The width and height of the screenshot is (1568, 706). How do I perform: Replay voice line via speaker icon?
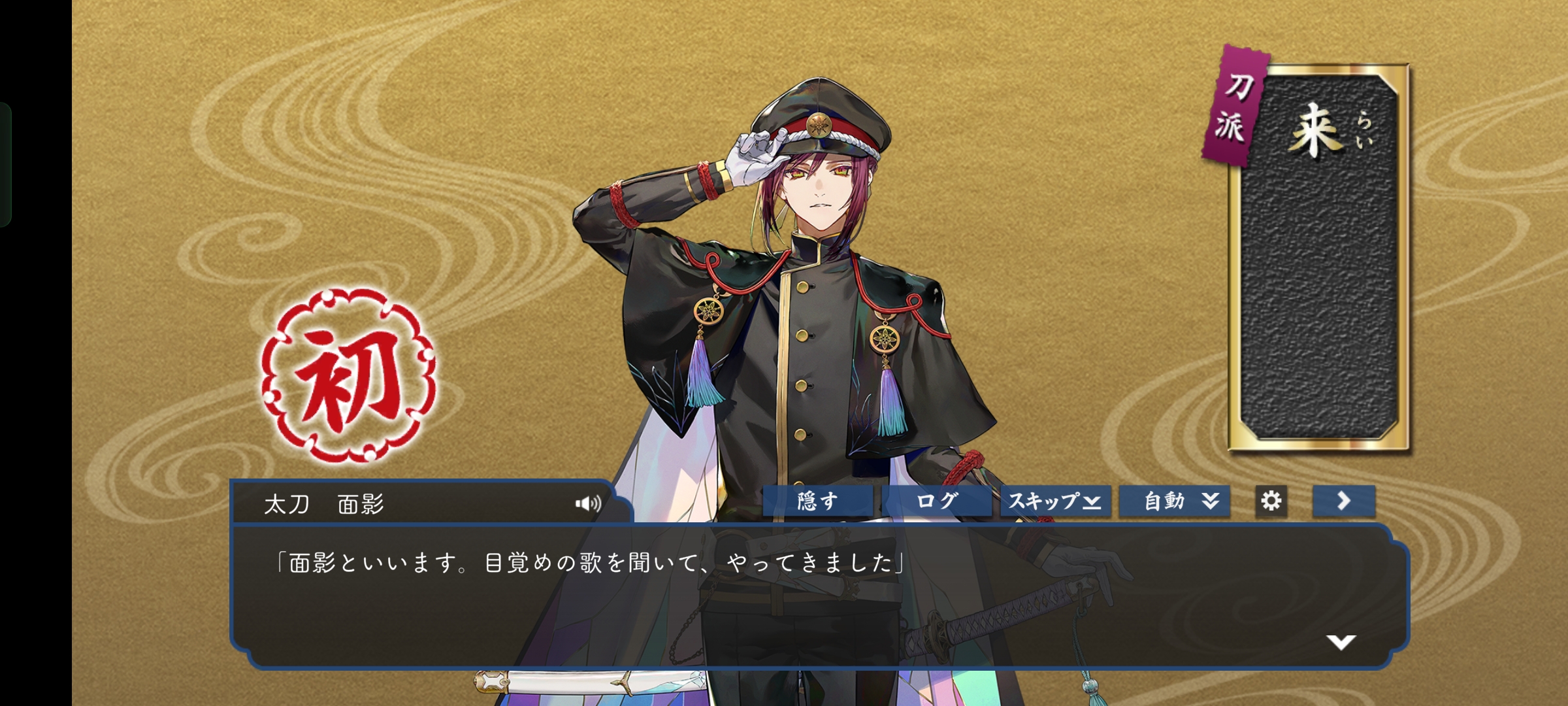(x=588, y=503)
